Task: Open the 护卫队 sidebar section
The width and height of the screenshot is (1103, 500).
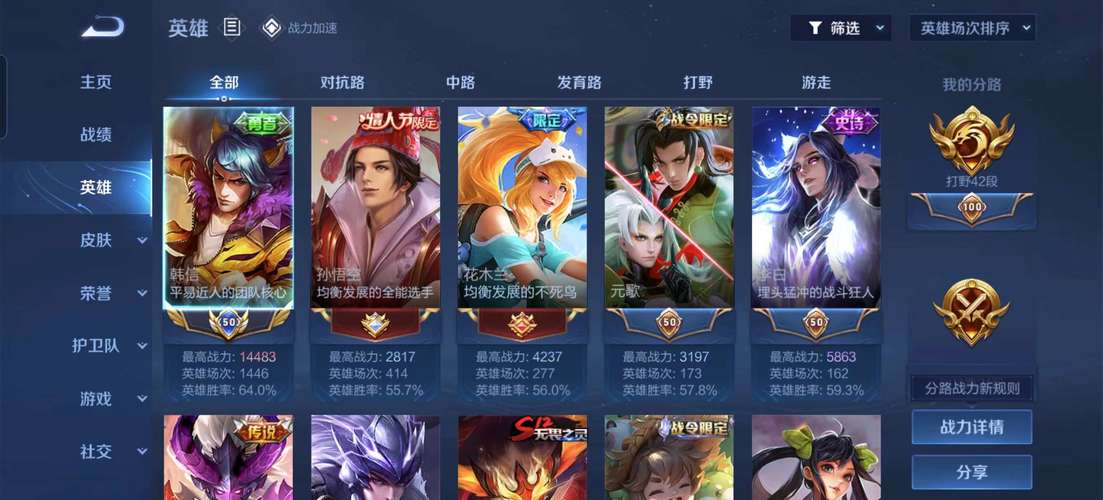Action: (x=110, y=345)
